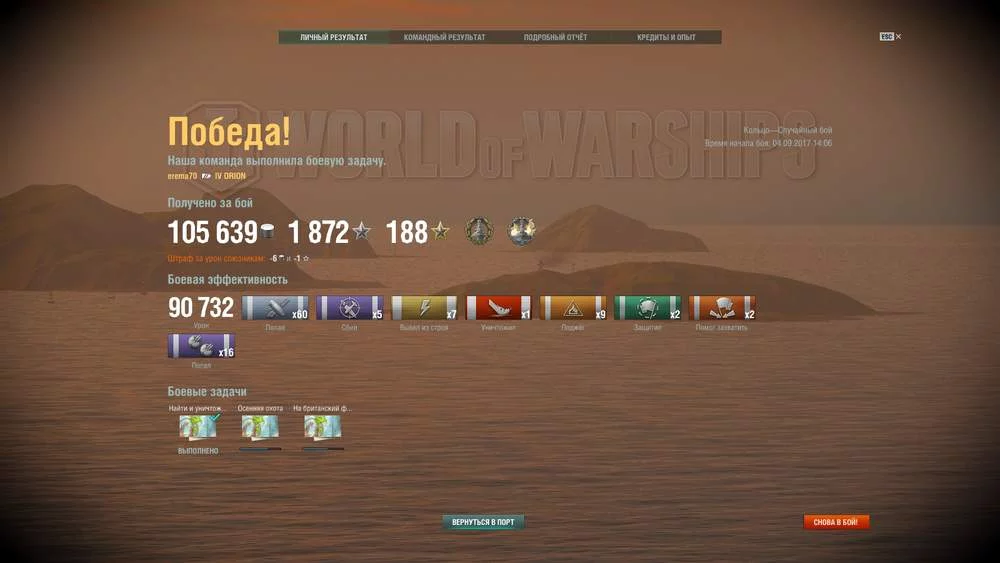This screenshot has width=1000, height=563.
Task: Show the Кредиты и опыт tab
Action: (x=666, y=38)
